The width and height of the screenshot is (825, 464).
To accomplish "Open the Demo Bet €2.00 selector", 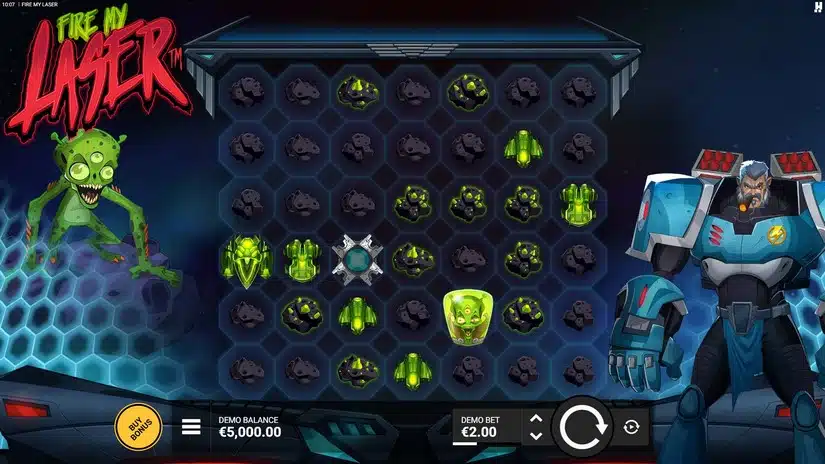I will pos(486,427).
